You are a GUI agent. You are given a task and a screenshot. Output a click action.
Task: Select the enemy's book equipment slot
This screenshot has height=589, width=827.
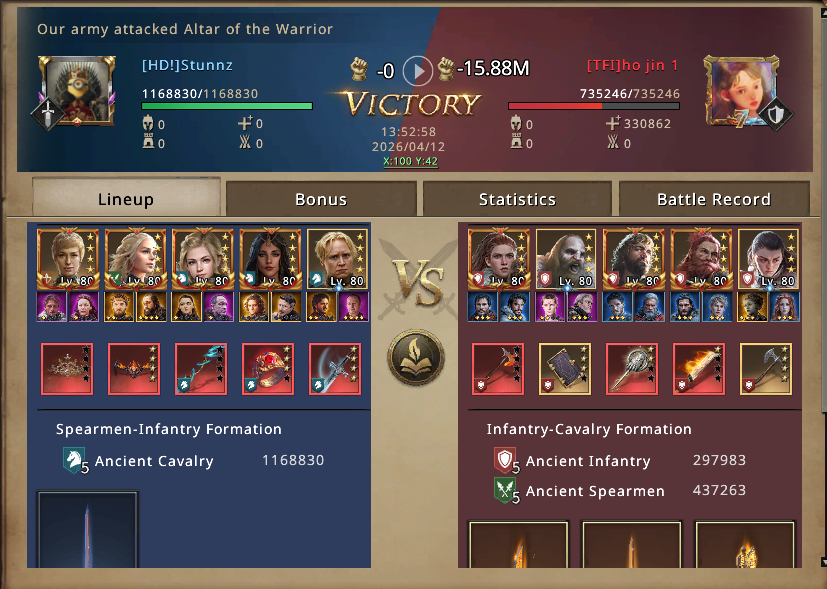coord(565,368)
